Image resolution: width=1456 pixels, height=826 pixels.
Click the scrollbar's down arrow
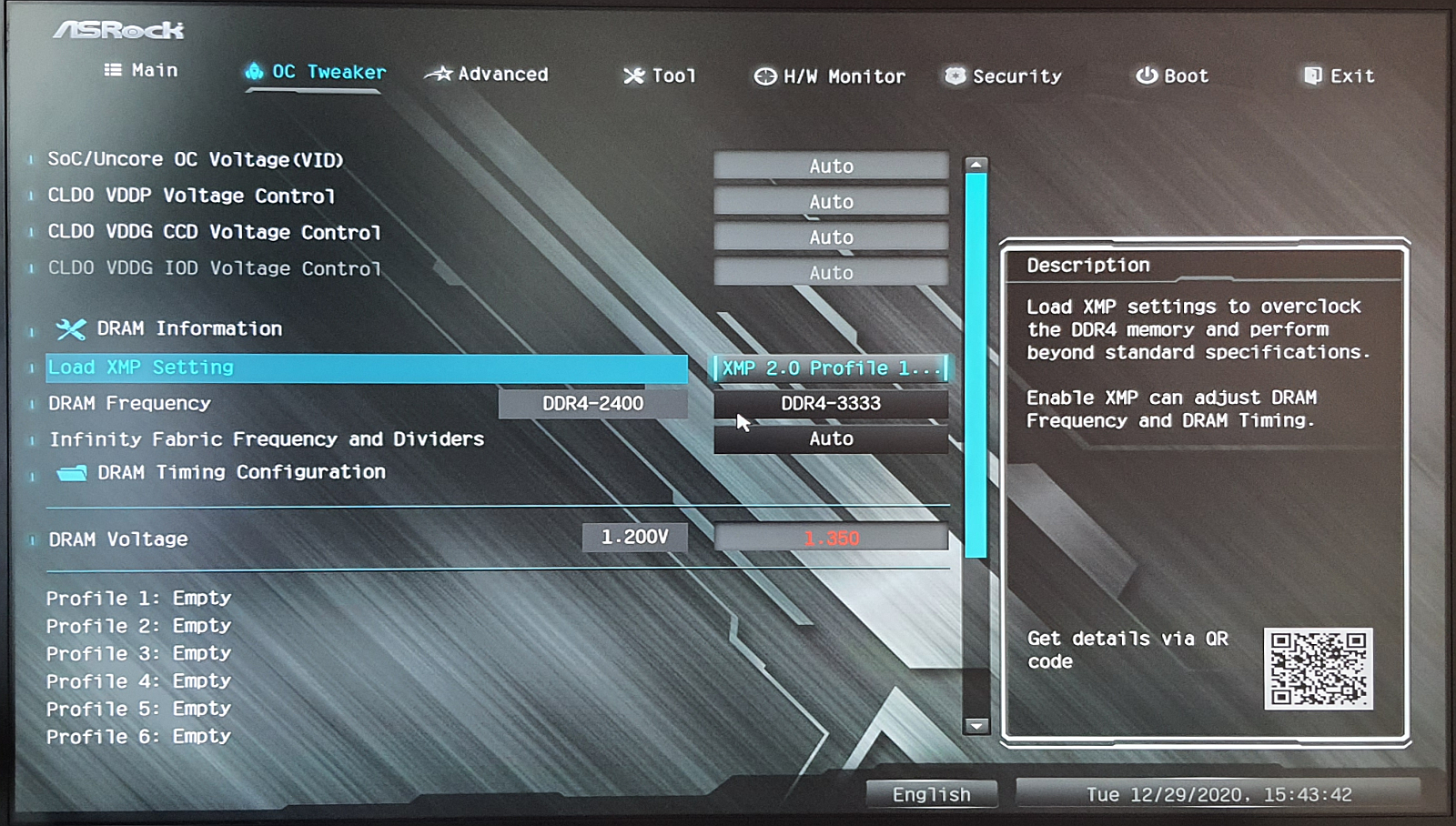pos(976,726)
